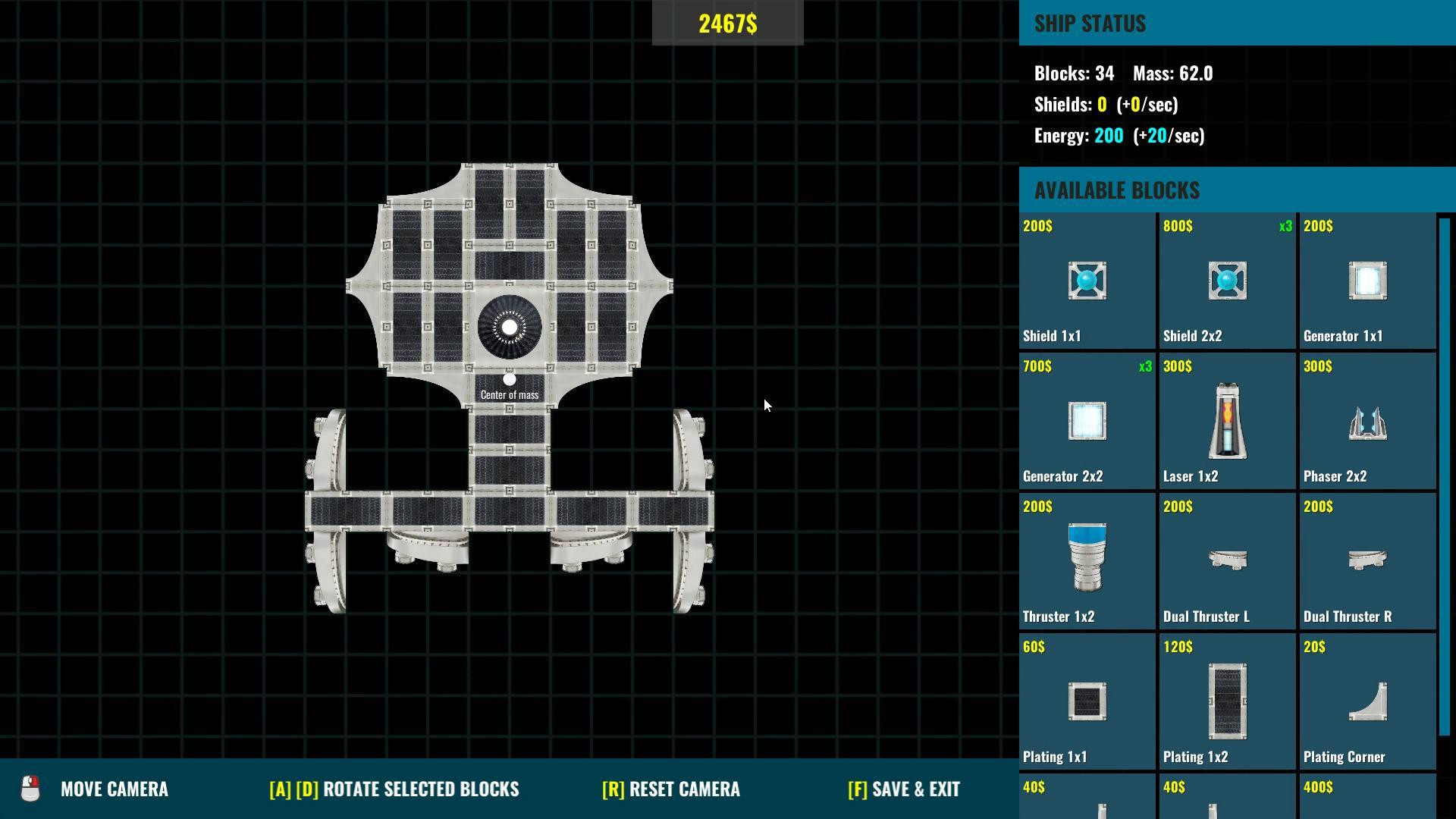Choose the Dual Thruster R block
The width and height of the screenshot is (1456, 819).
(1367, 561)
